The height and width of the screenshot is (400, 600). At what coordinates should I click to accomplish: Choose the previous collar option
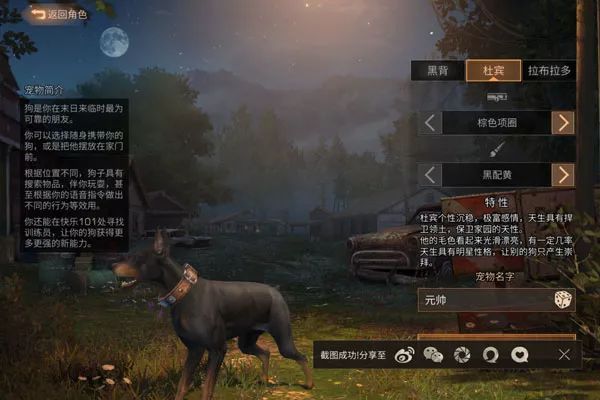coord(428,123)
